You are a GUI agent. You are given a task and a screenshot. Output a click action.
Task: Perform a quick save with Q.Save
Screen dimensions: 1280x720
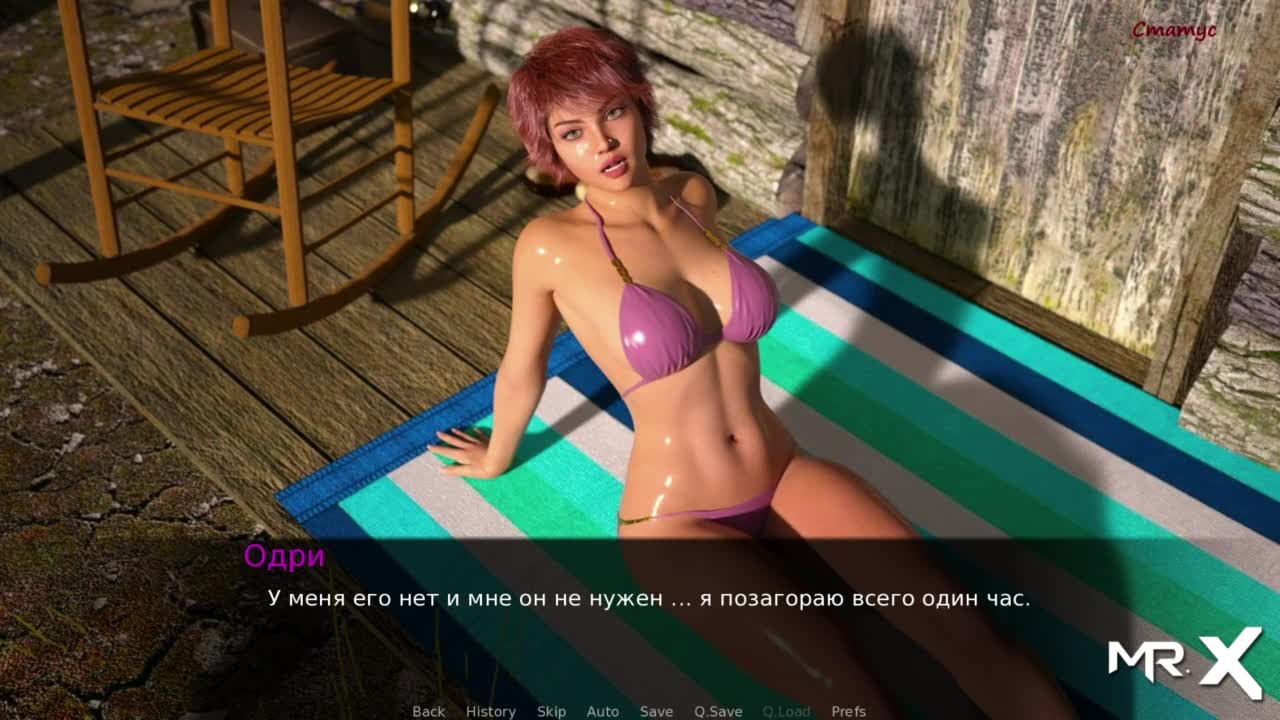718,711
